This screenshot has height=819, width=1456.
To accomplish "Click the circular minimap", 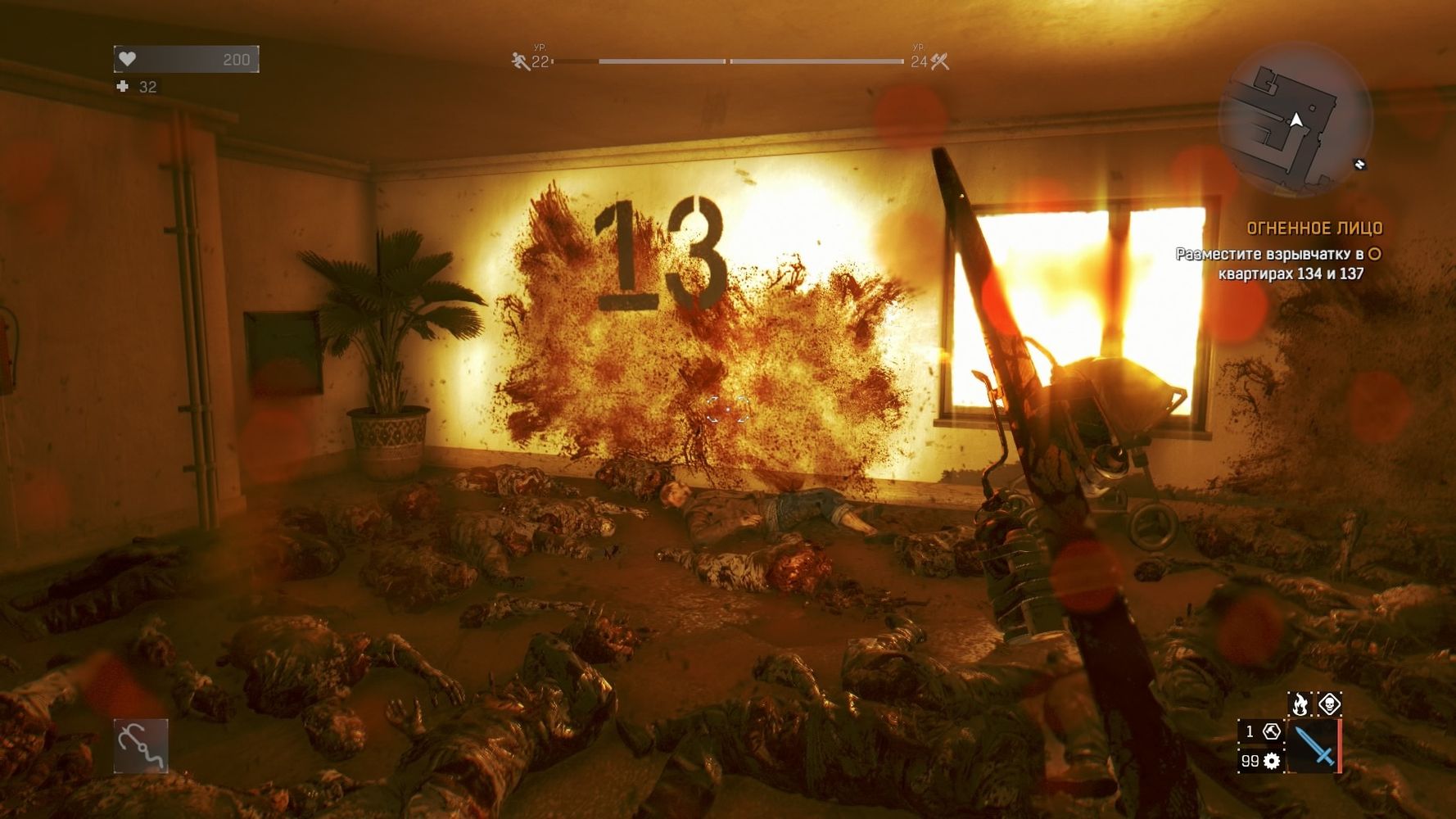I will click(1295, 120).
